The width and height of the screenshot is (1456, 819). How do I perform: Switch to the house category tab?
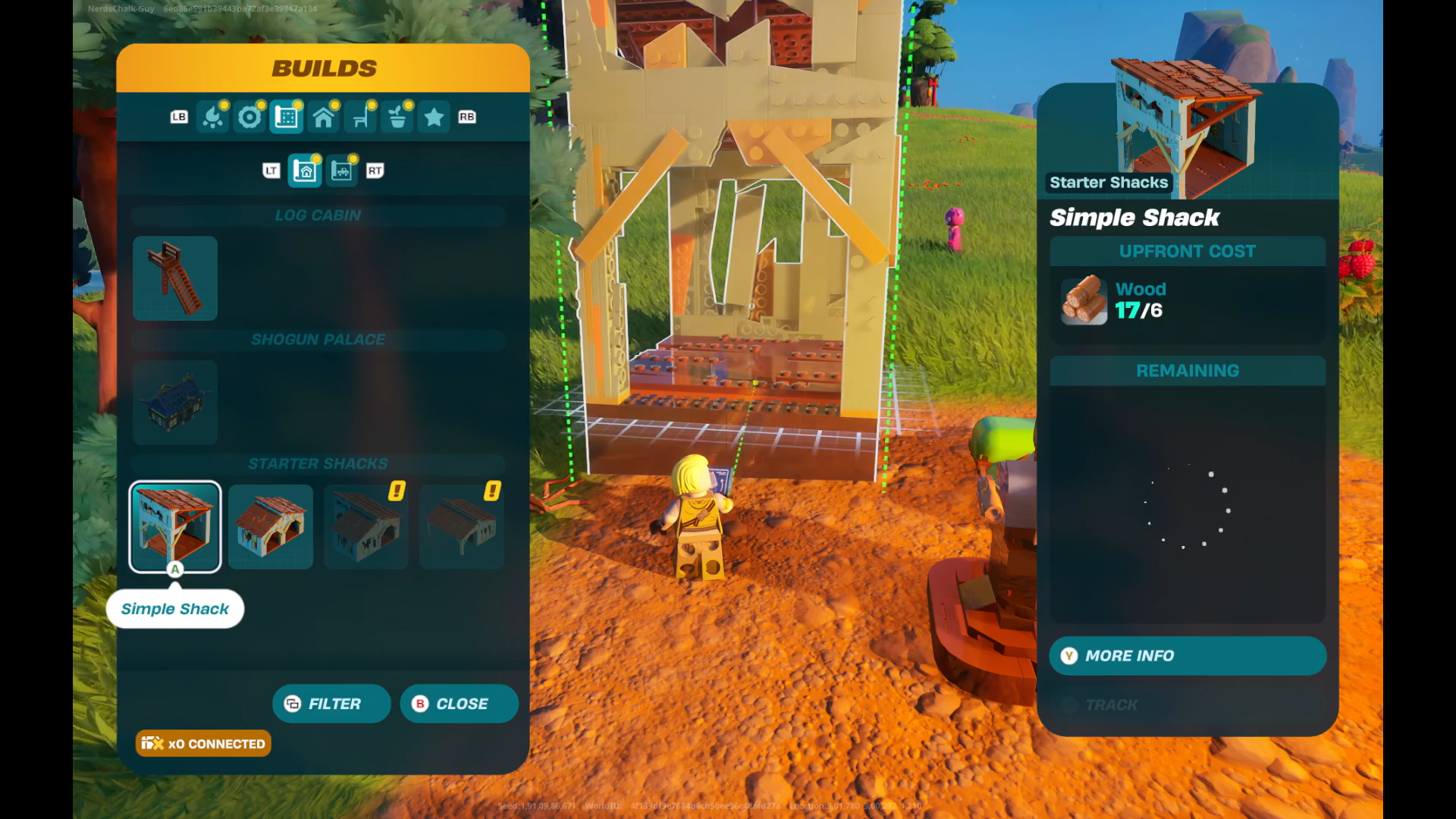[x=324, y=118]
